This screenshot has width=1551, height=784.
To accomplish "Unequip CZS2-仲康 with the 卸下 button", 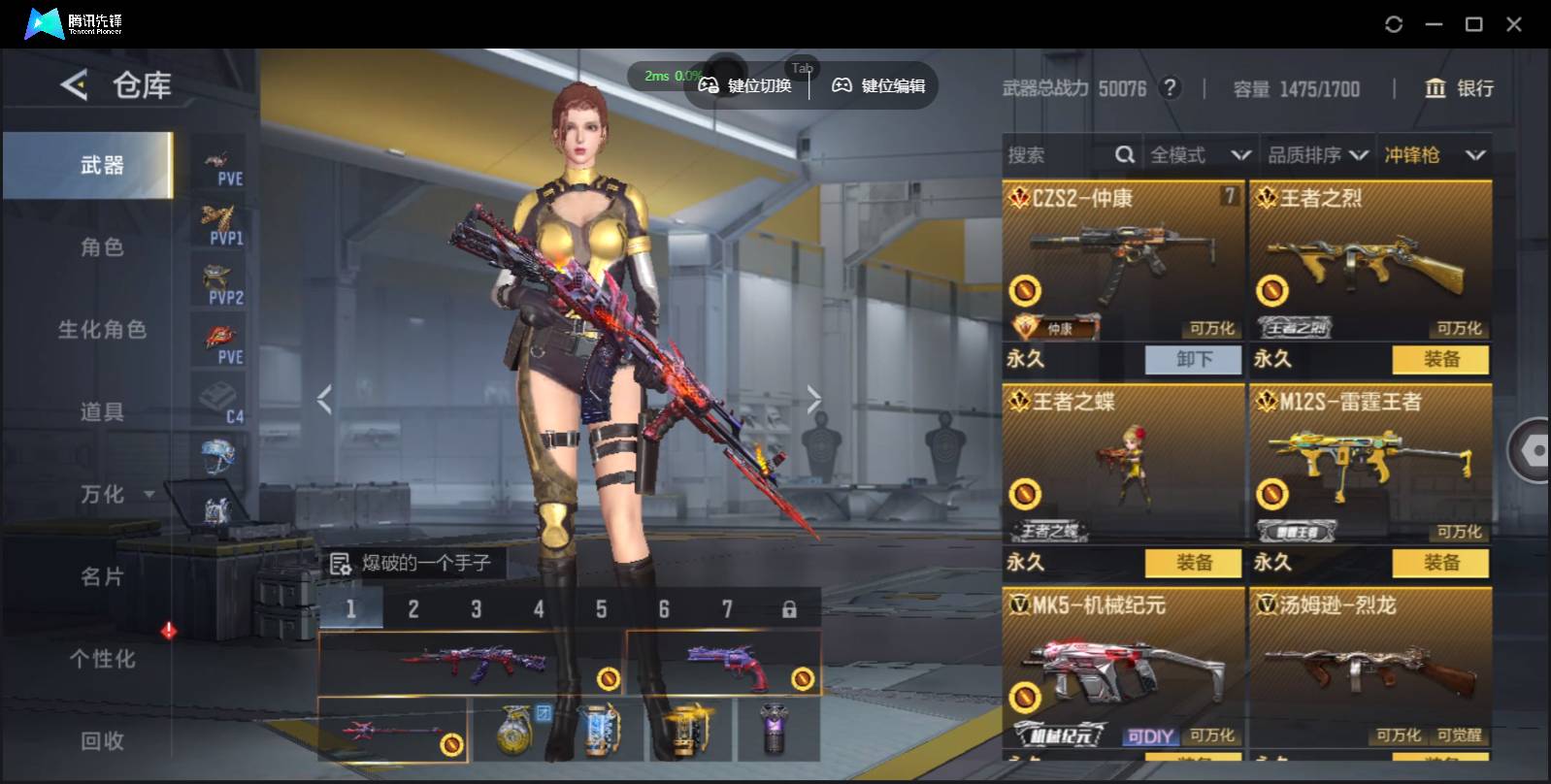I will (x=1193, y=359).
